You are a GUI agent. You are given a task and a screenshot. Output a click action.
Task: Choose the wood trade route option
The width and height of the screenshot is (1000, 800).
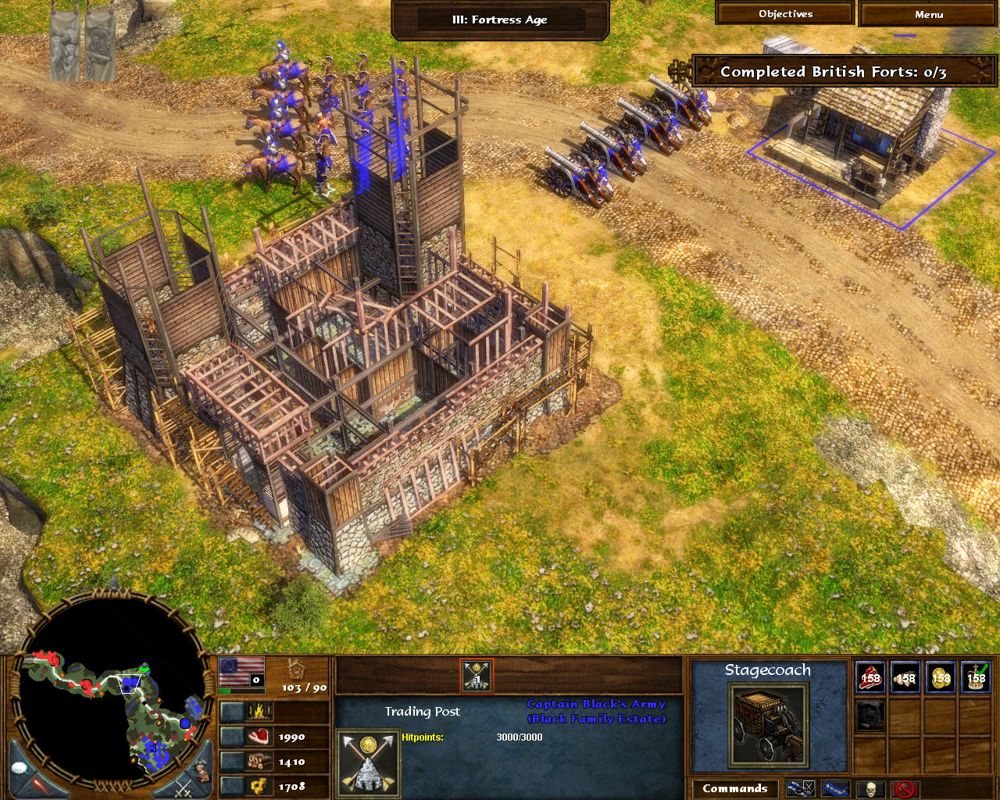[x=906, y=679]
